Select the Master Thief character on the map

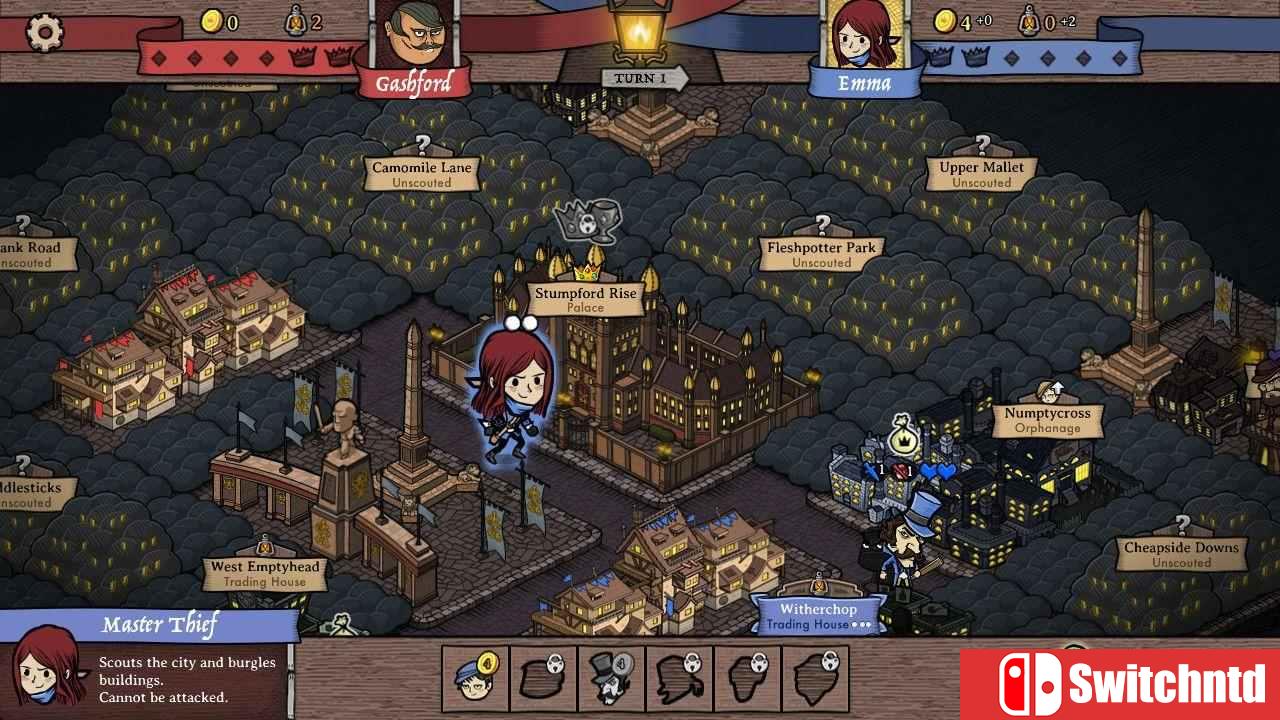point(511,390)
